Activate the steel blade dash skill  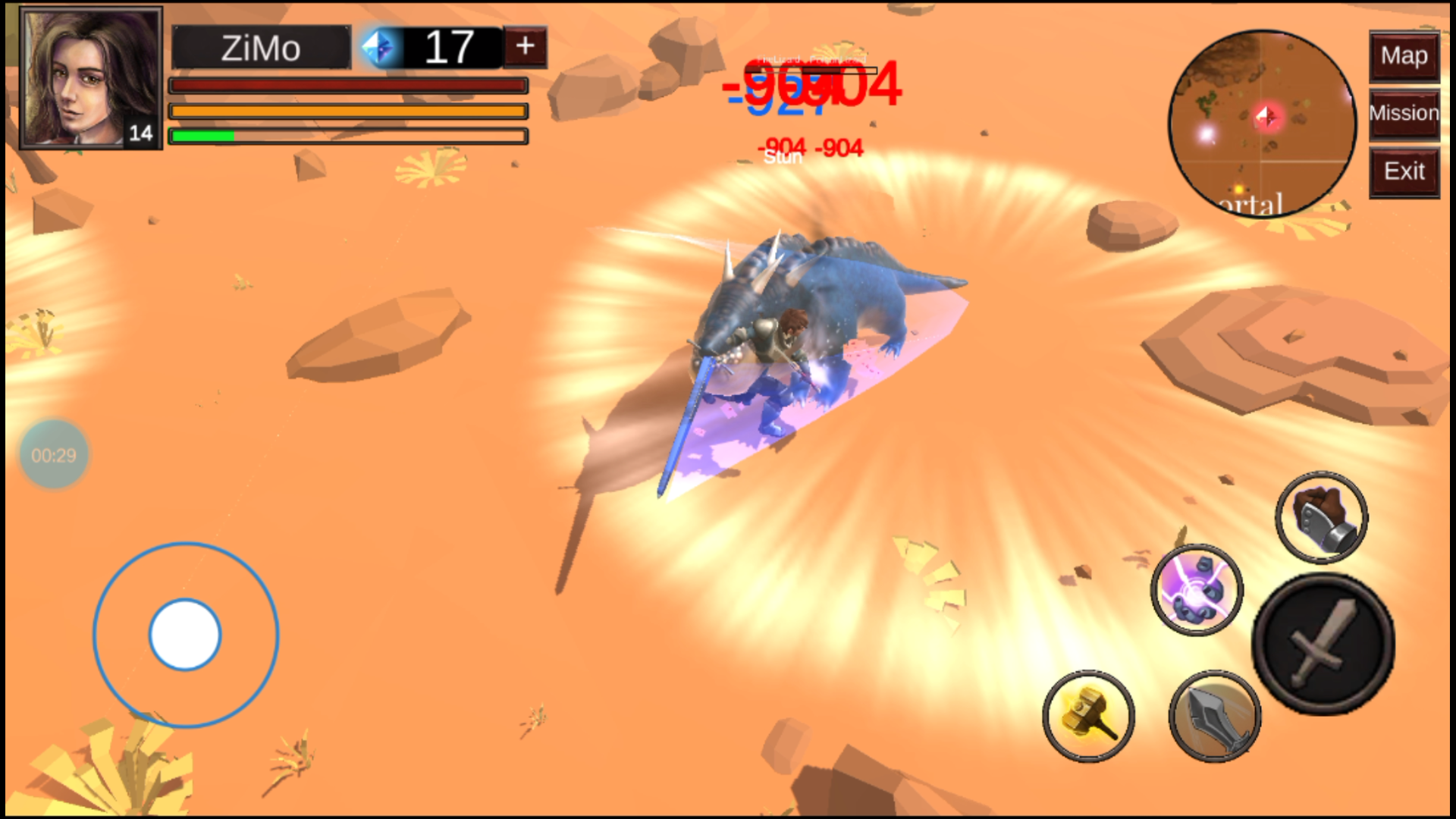point(1215,717)
